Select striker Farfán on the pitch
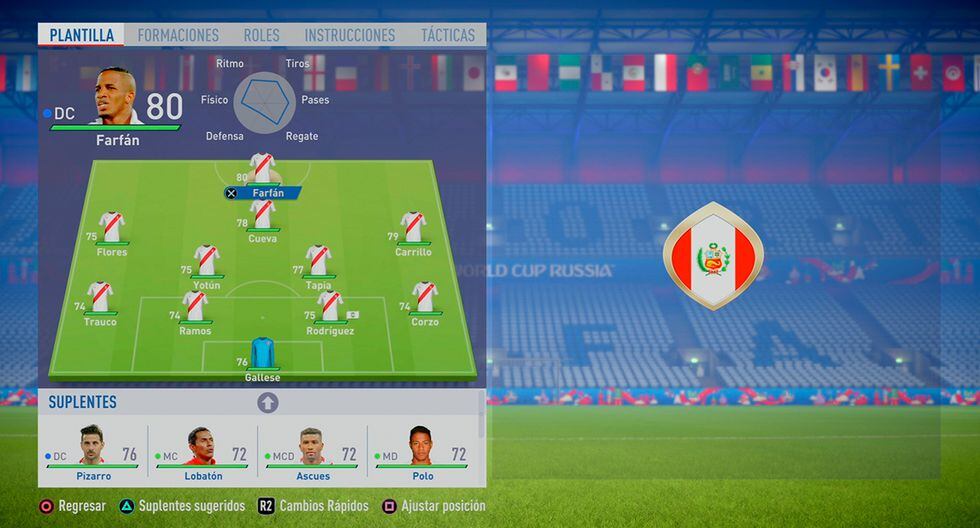The height and width of the screenshot is (528, 980). click(262, 170)
